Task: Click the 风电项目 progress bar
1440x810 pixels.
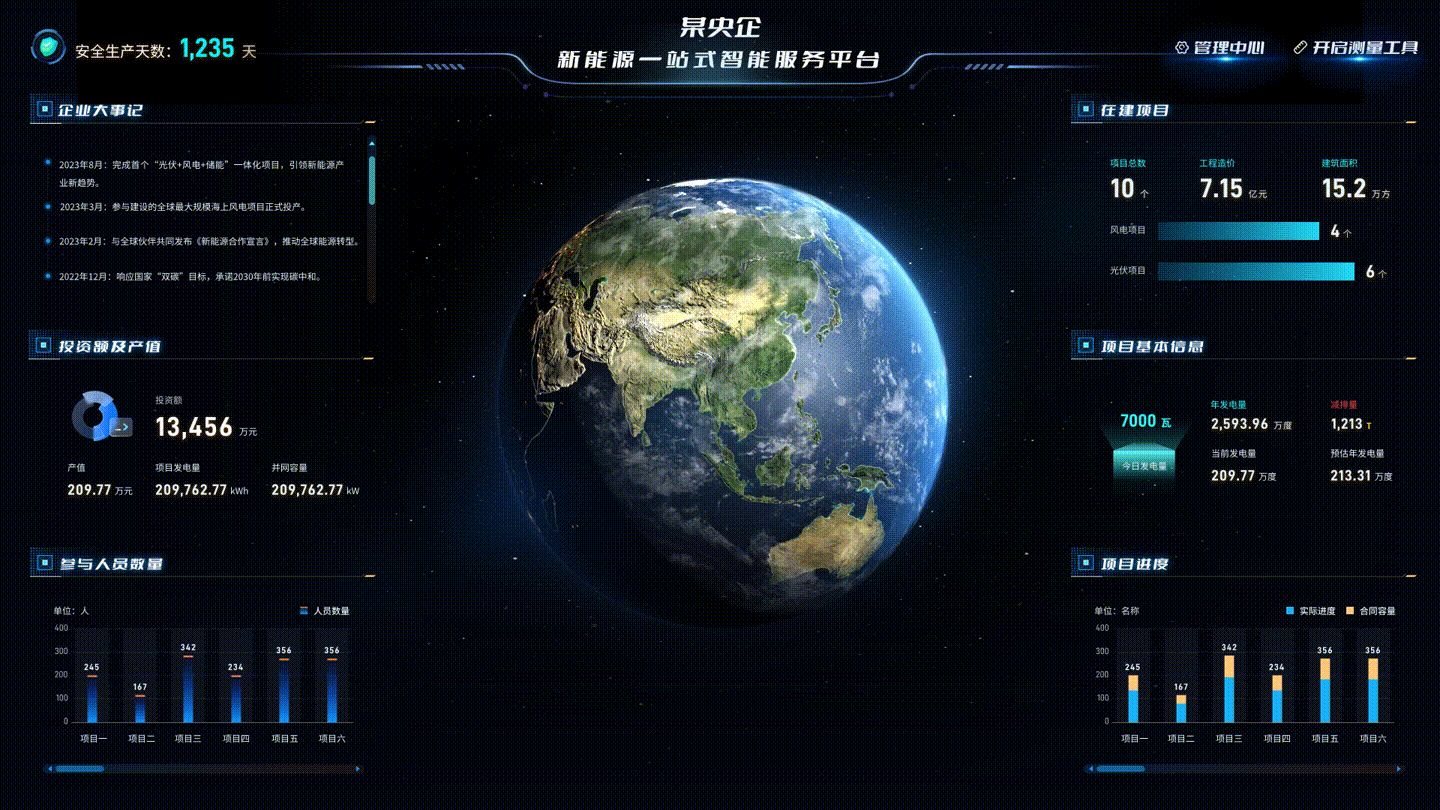Action: 1237,231
